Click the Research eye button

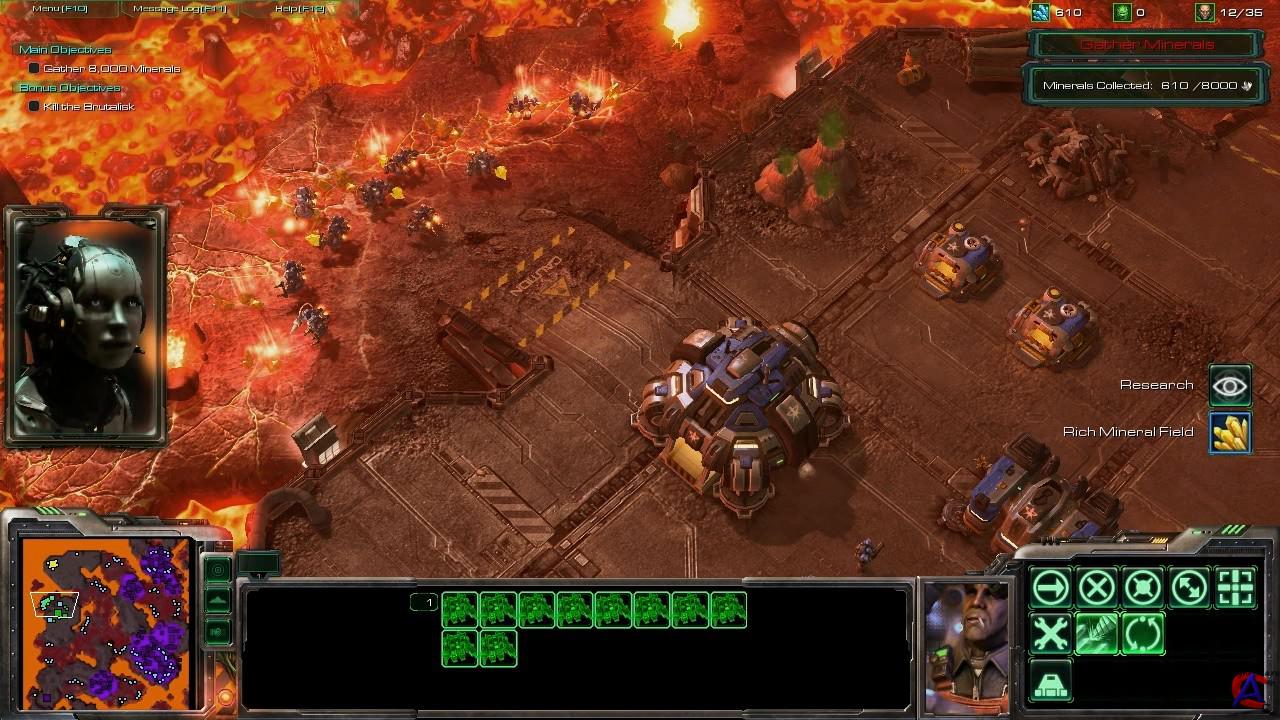pyautogui.click(x=1230, y=385)
